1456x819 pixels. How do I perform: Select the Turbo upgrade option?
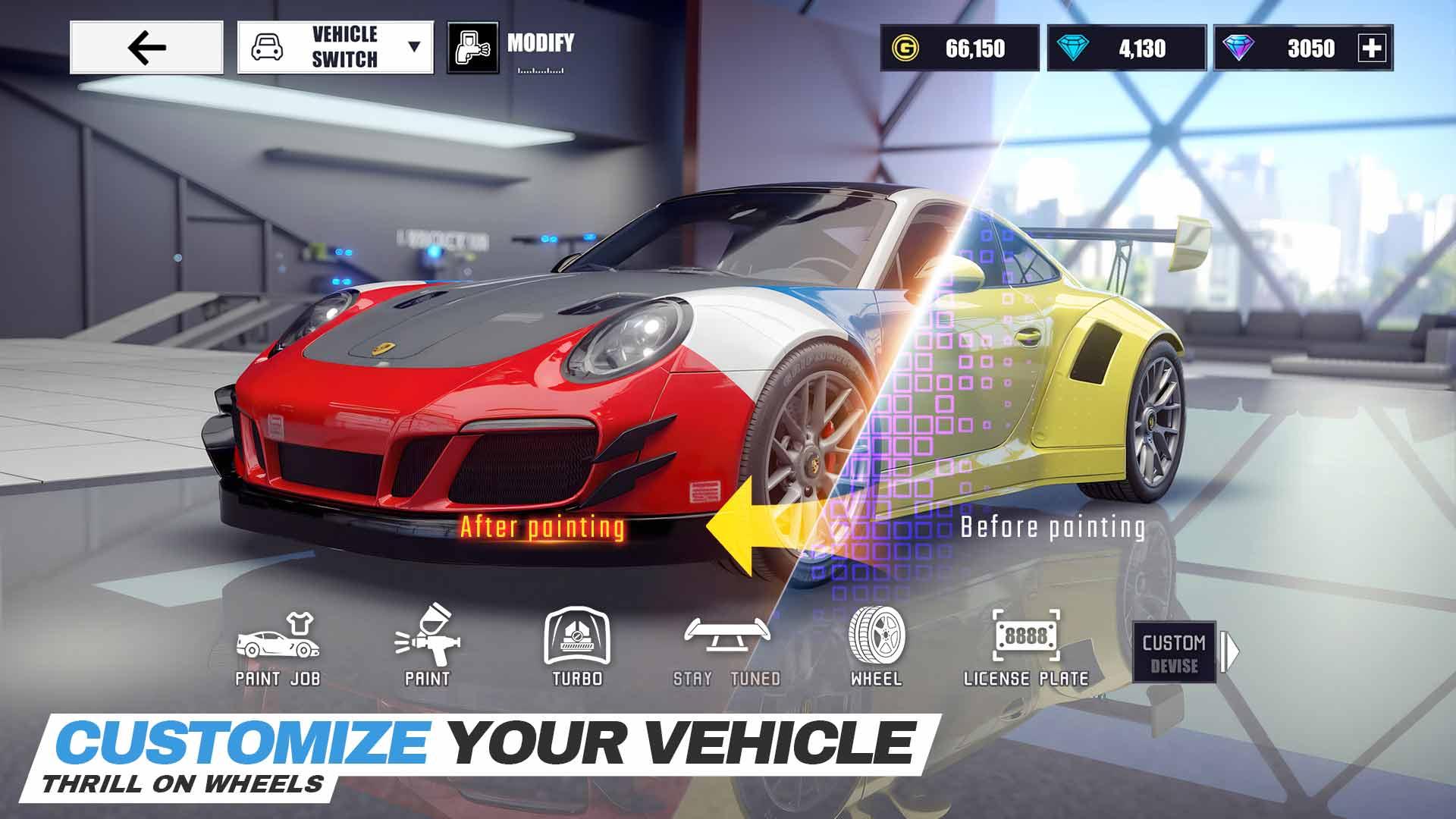click(x=577, y=649)
